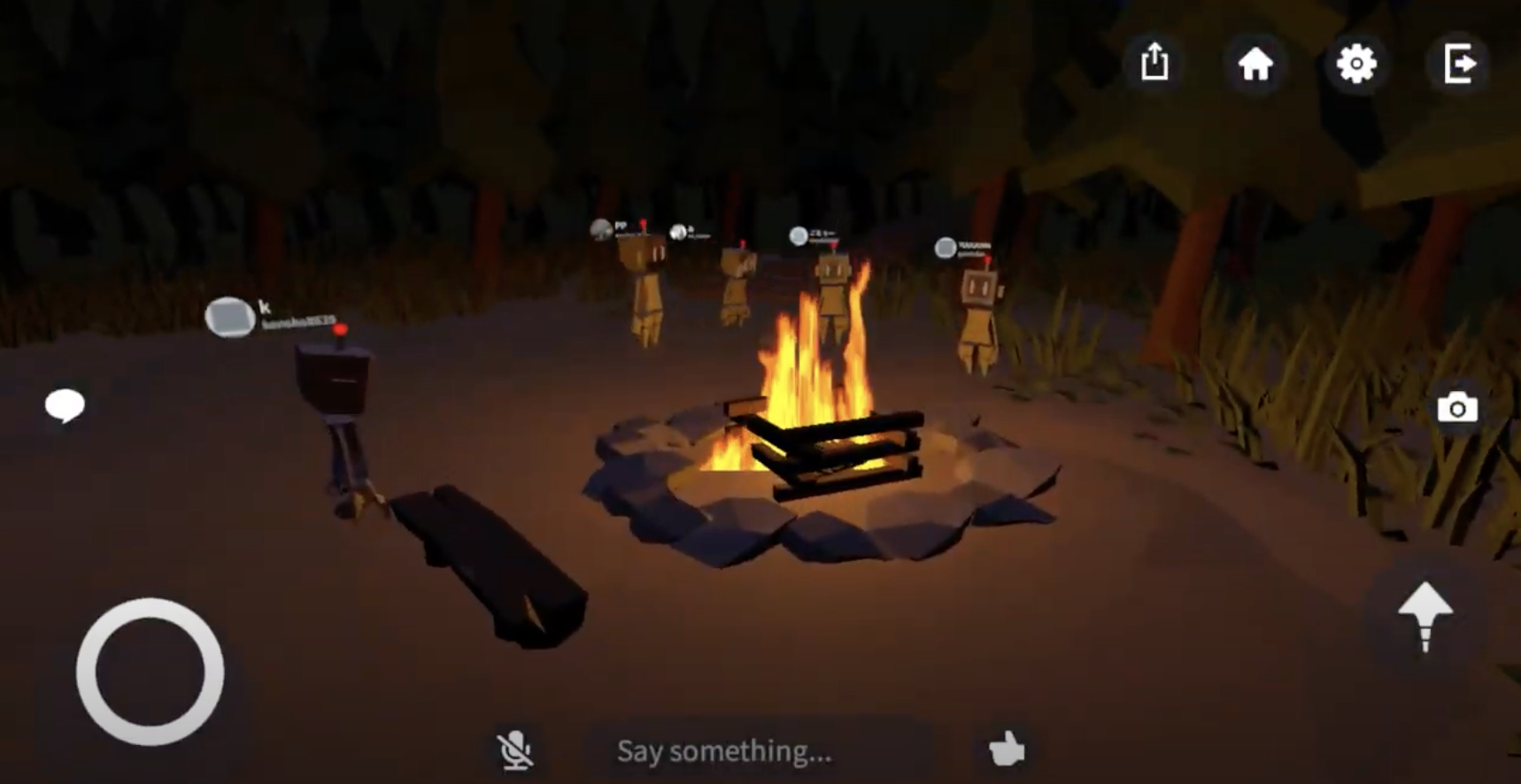Leave the room via exit icon
This screenshot has width=1521, height=784.
[x=1458, y=64]
